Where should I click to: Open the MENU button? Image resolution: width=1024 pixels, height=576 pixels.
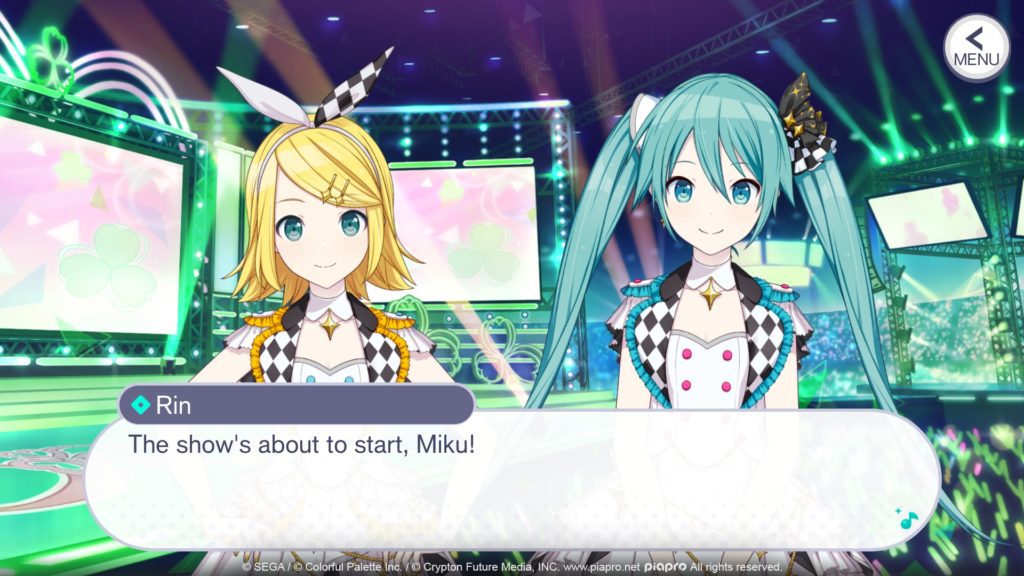[976, 47]
